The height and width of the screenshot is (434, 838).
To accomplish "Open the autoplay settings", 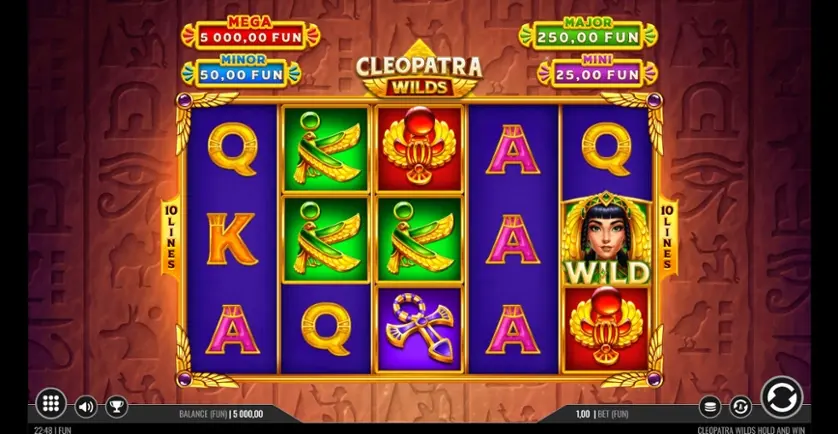I will click(740, 406).
